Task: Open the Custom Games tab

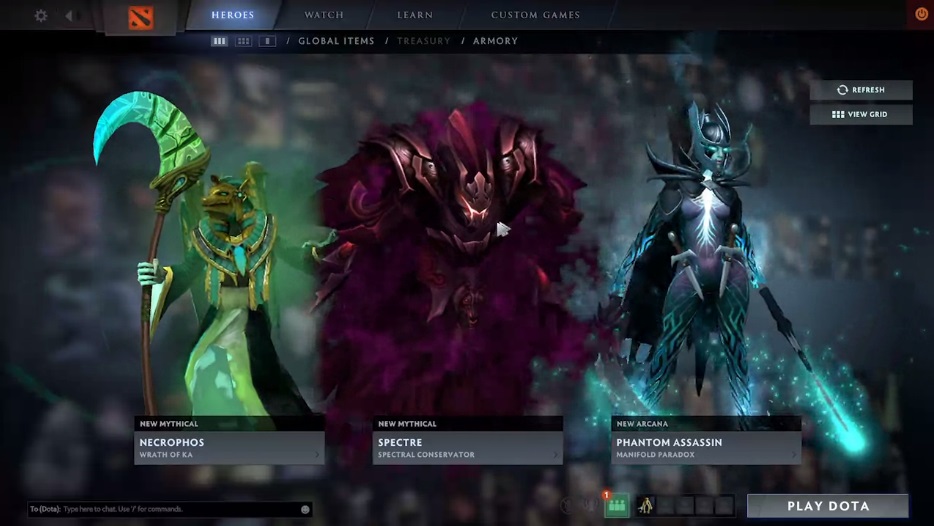Action: (x=535, y=15)
